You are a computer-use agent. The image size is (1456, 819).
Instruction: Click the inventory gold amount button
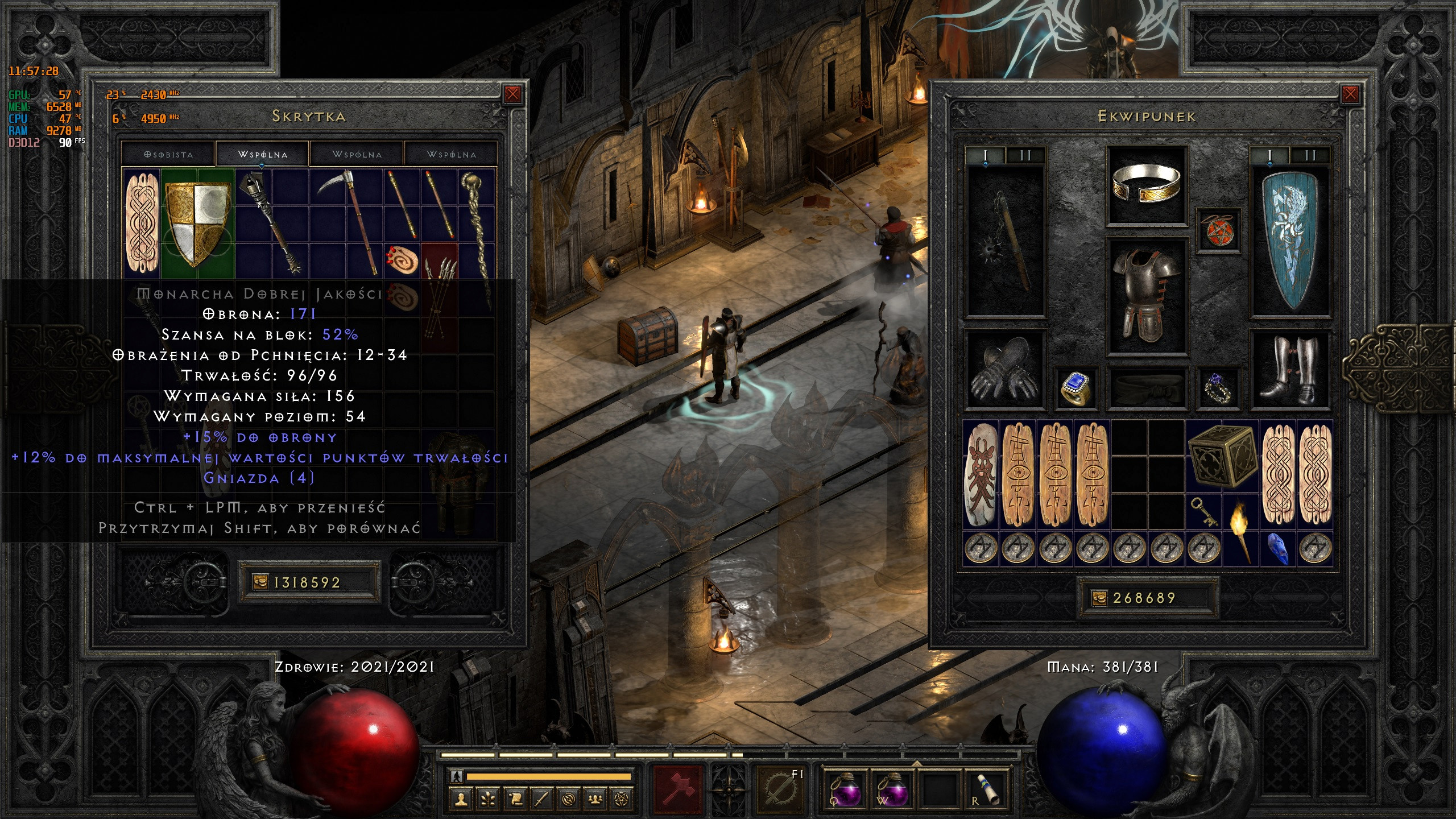tap(1099, 598)
